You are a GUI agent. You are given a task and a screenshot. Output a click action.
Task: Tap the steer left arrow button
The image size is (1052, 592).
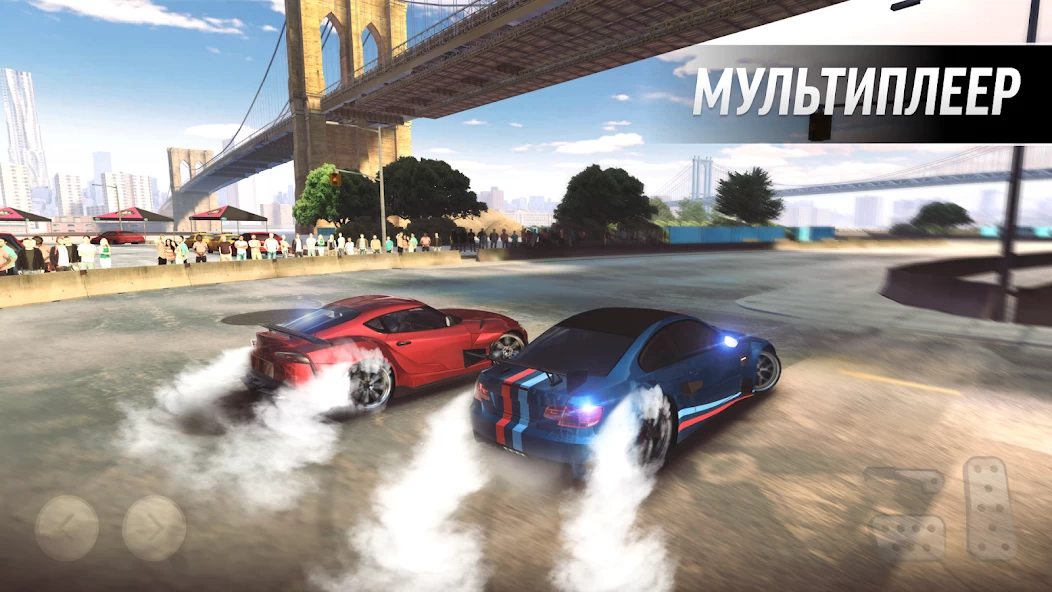[67, 527]
